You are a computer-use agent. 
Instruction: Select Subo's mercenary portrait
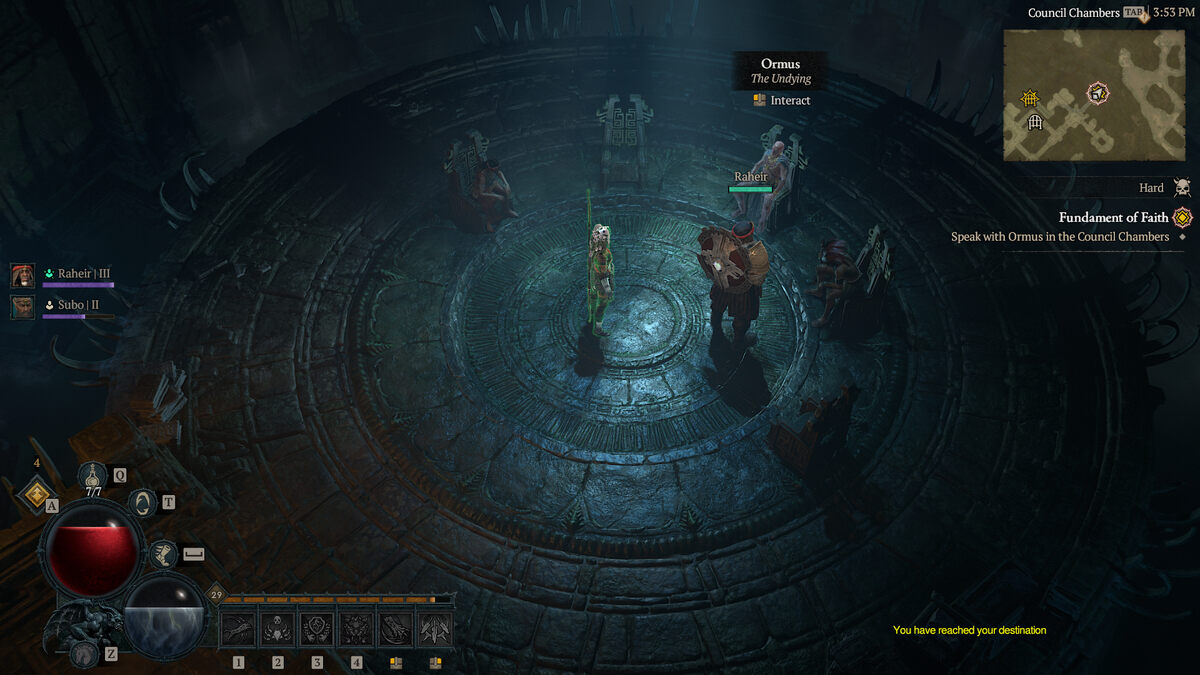[x=23, y=306]
